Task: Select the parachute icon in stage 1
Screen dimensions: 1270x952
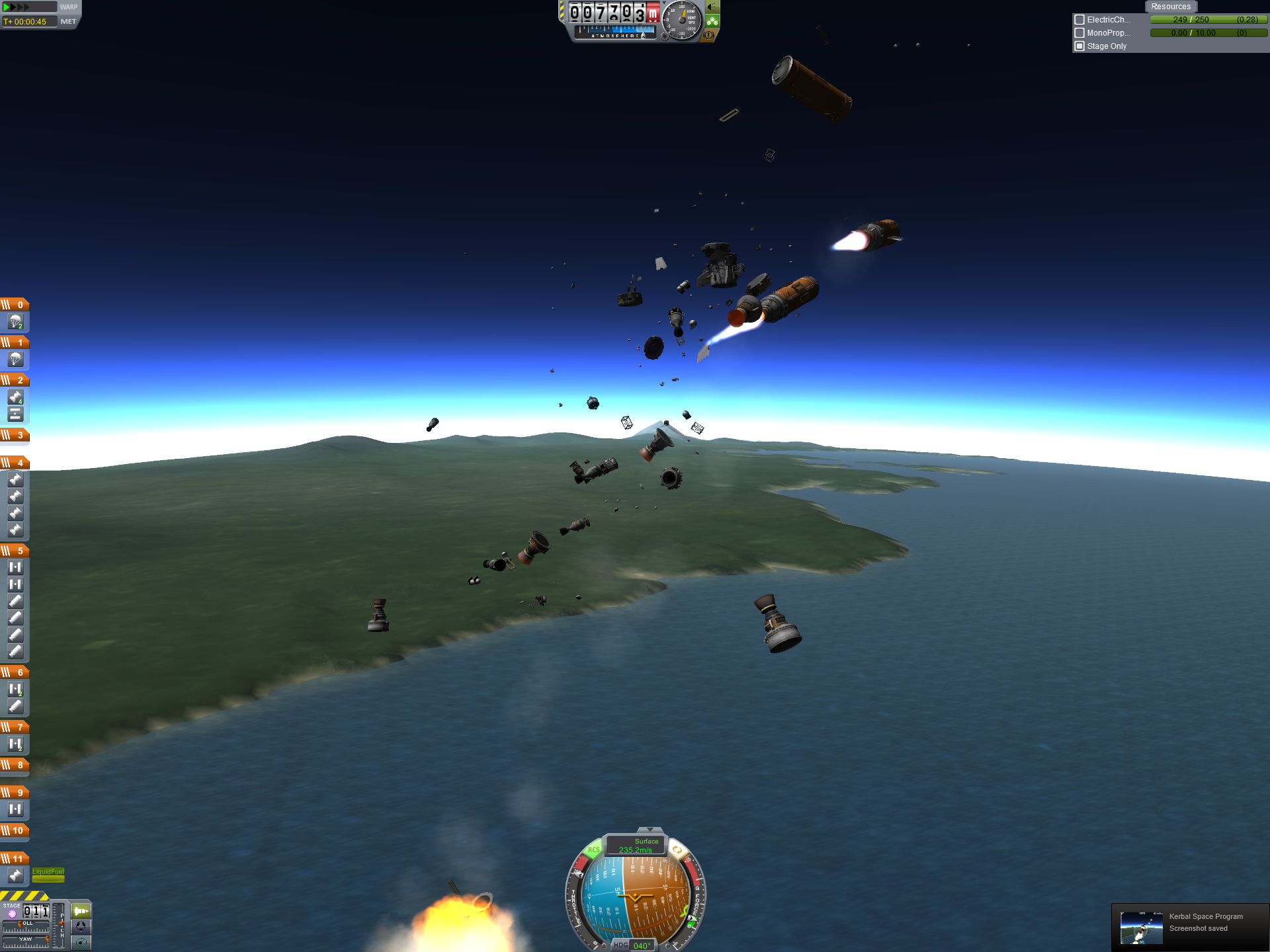Action: coord(15,359)
